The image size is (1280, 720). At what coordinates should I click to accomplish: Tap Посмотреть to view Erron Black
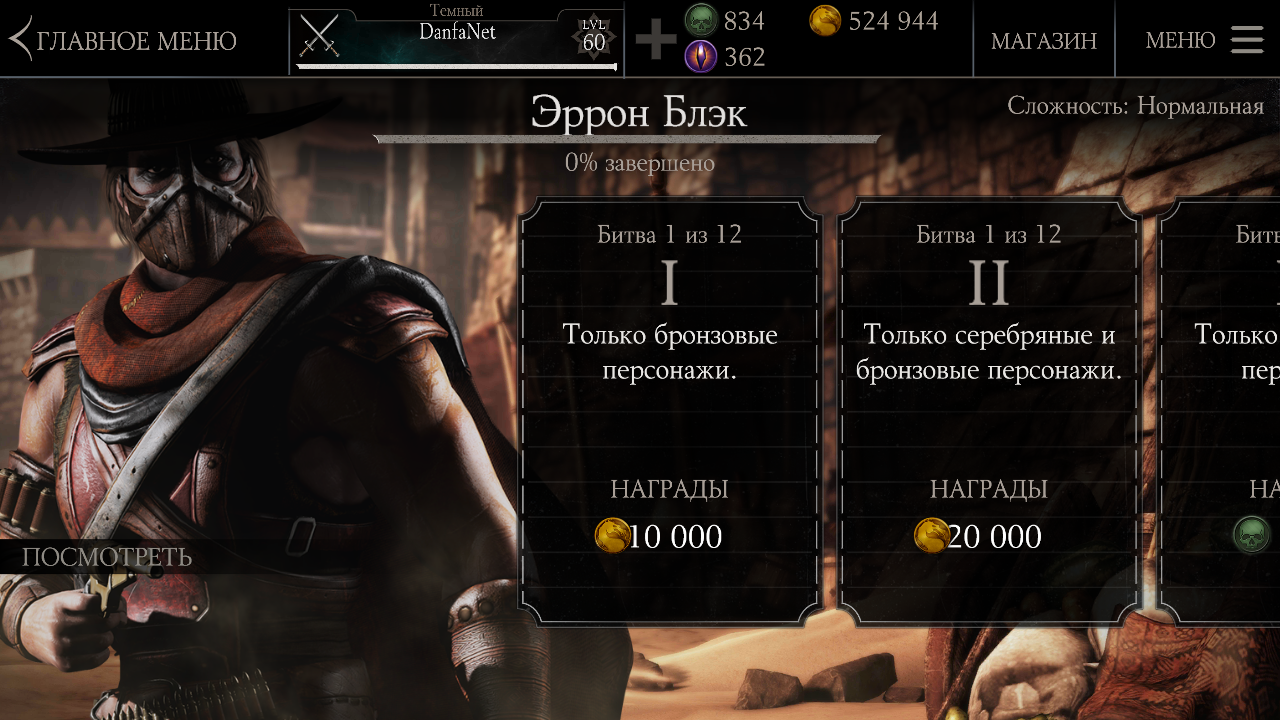pyautogui.click(x=107, y=557)
